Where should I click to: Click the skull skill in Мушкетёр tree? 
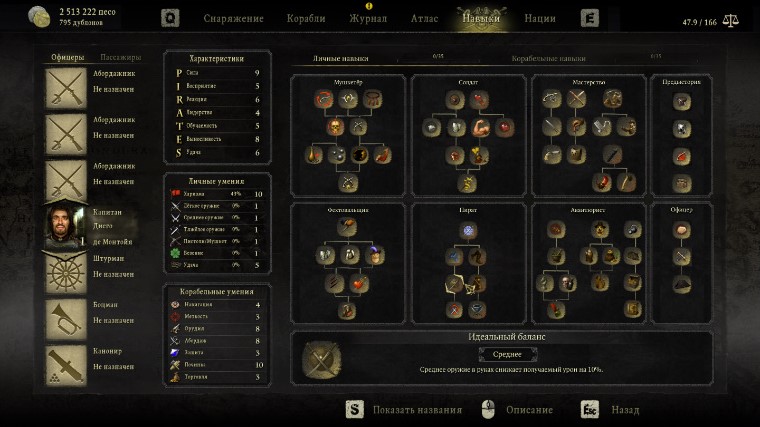[336, 127]
